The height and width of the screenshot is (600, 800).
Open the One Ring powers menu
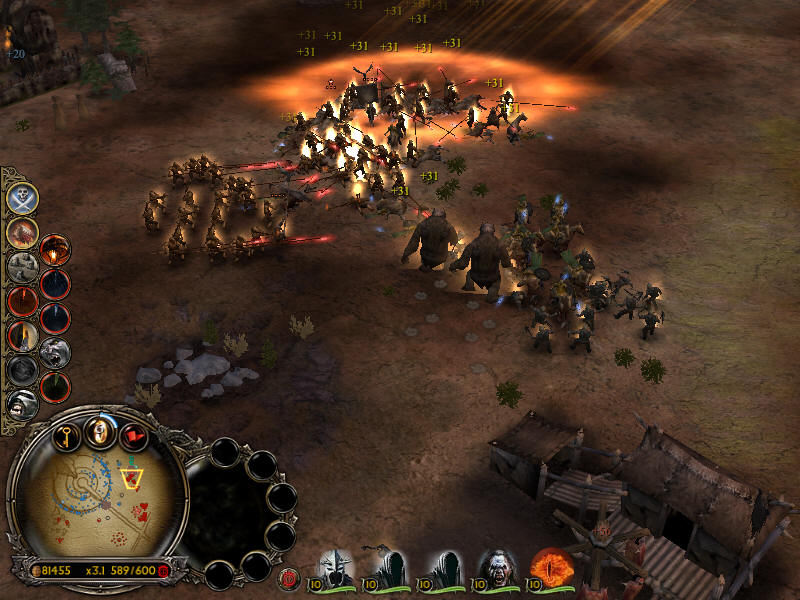click(99, 432)
